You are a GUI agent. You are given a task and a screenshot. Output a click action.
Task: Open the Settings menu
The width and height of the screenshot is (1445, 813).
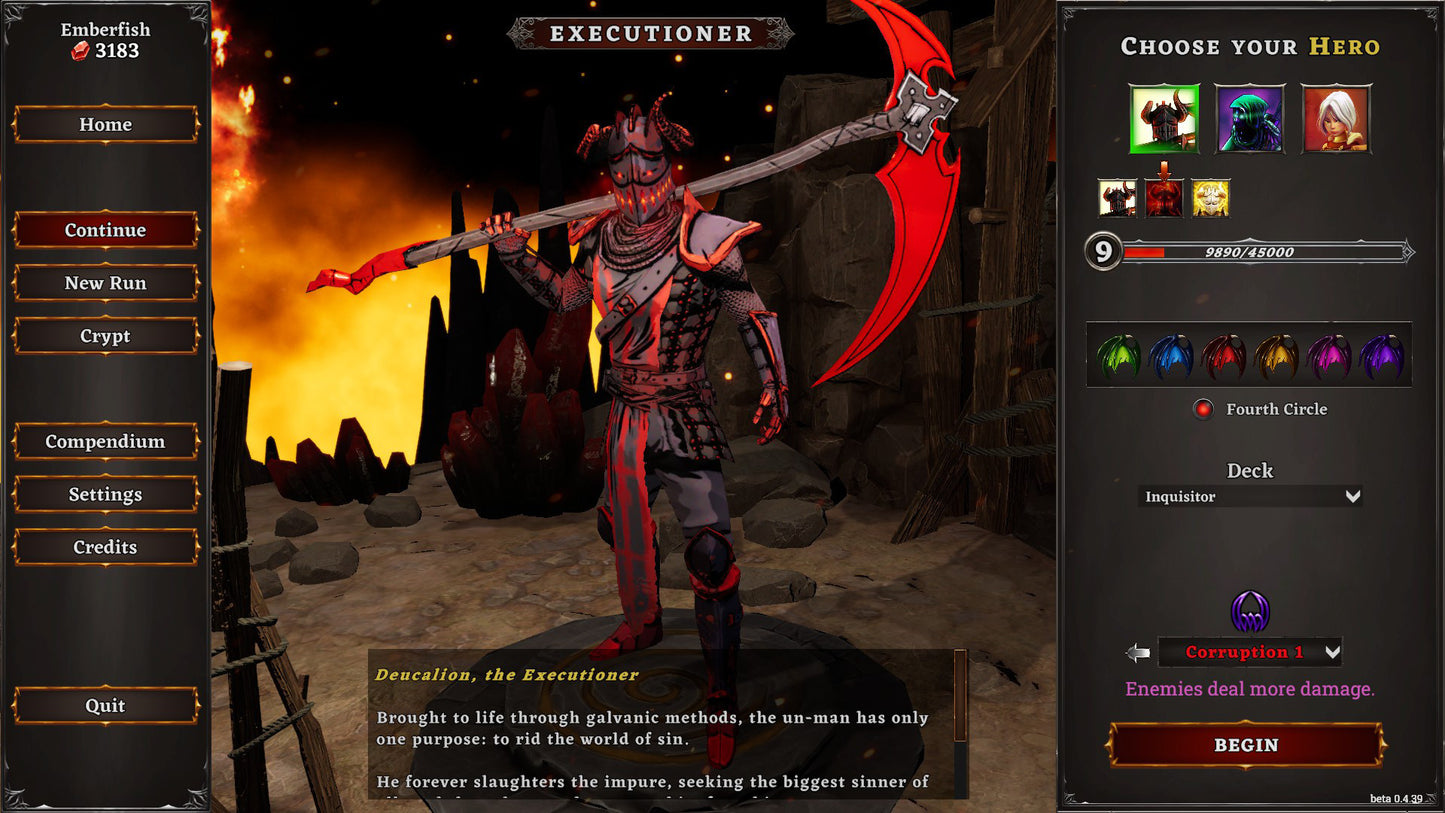click(105, 494)
